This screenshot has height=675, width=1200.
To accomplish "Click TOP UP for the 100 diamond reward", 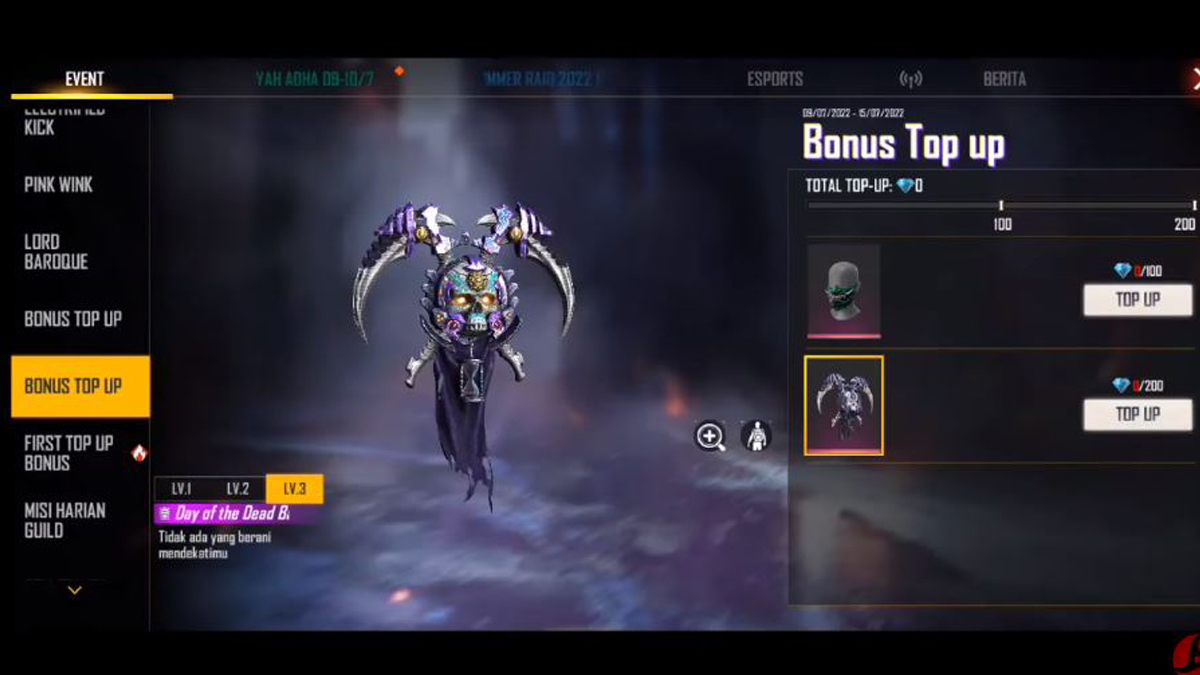I will [x=1137, y=300].
